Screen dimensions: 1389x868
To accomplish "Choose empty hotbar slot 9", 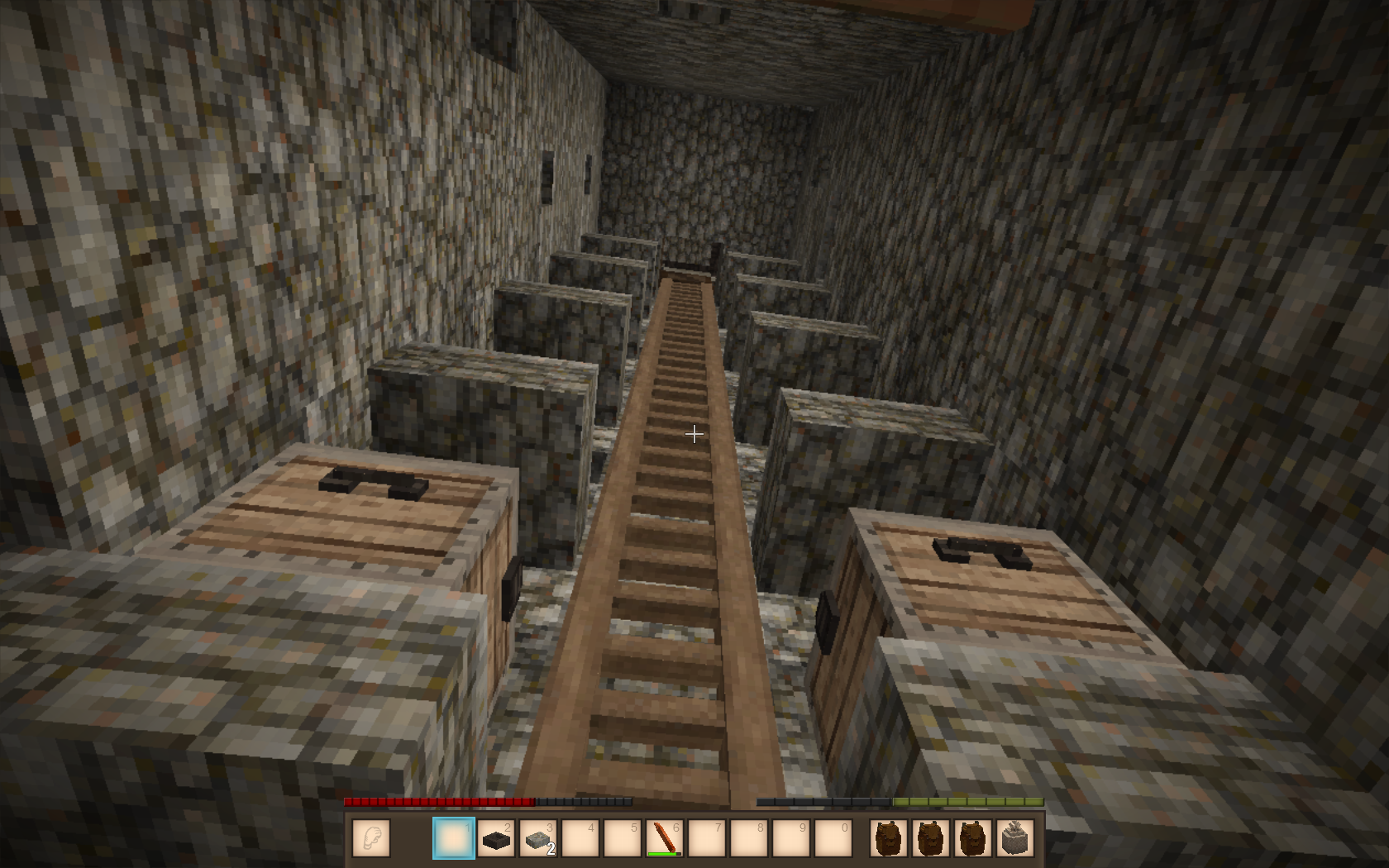I will (791, 838).
